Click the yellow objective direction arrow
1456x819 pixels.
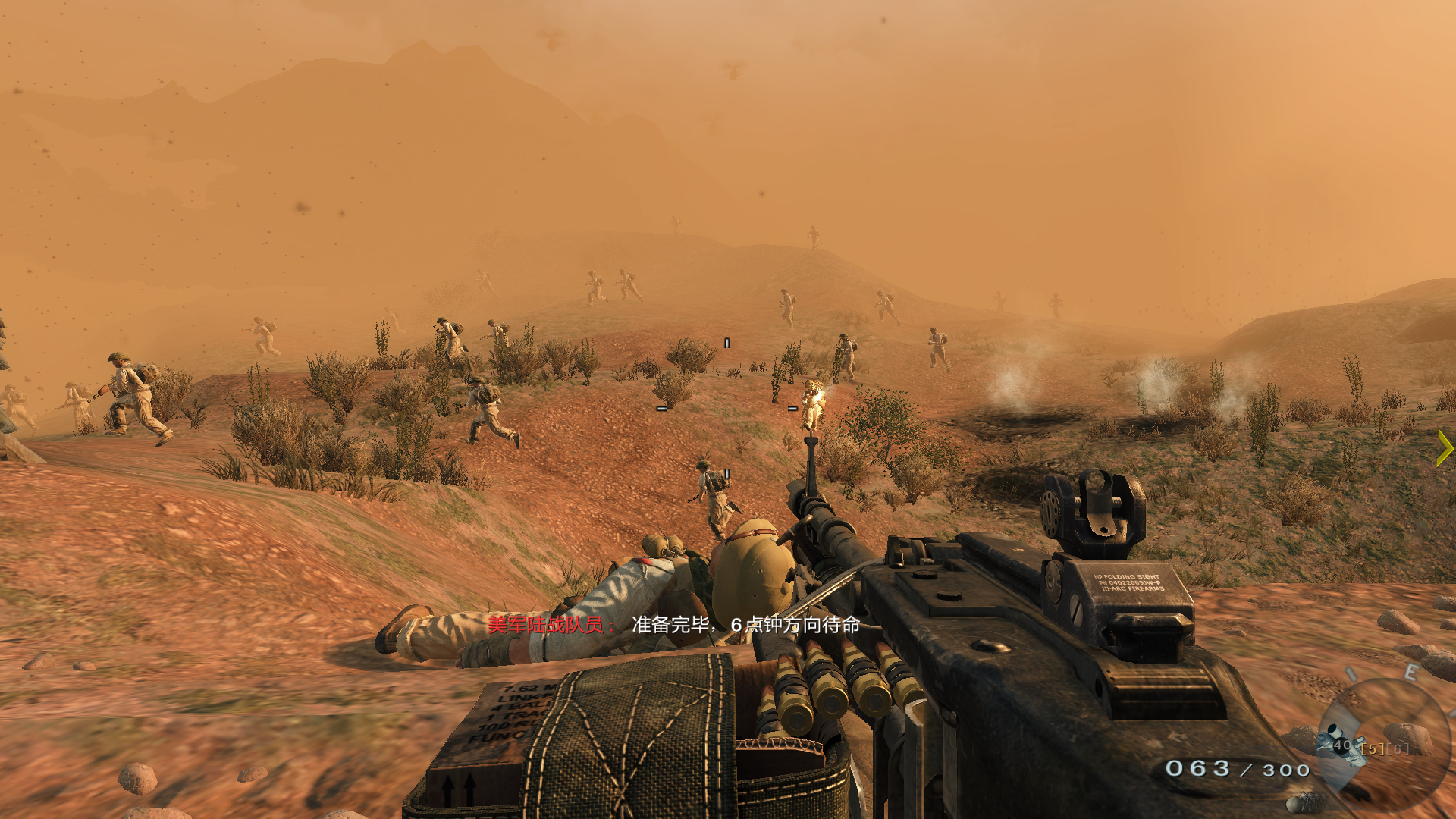pyautogui.click(x=1445, y=448)
